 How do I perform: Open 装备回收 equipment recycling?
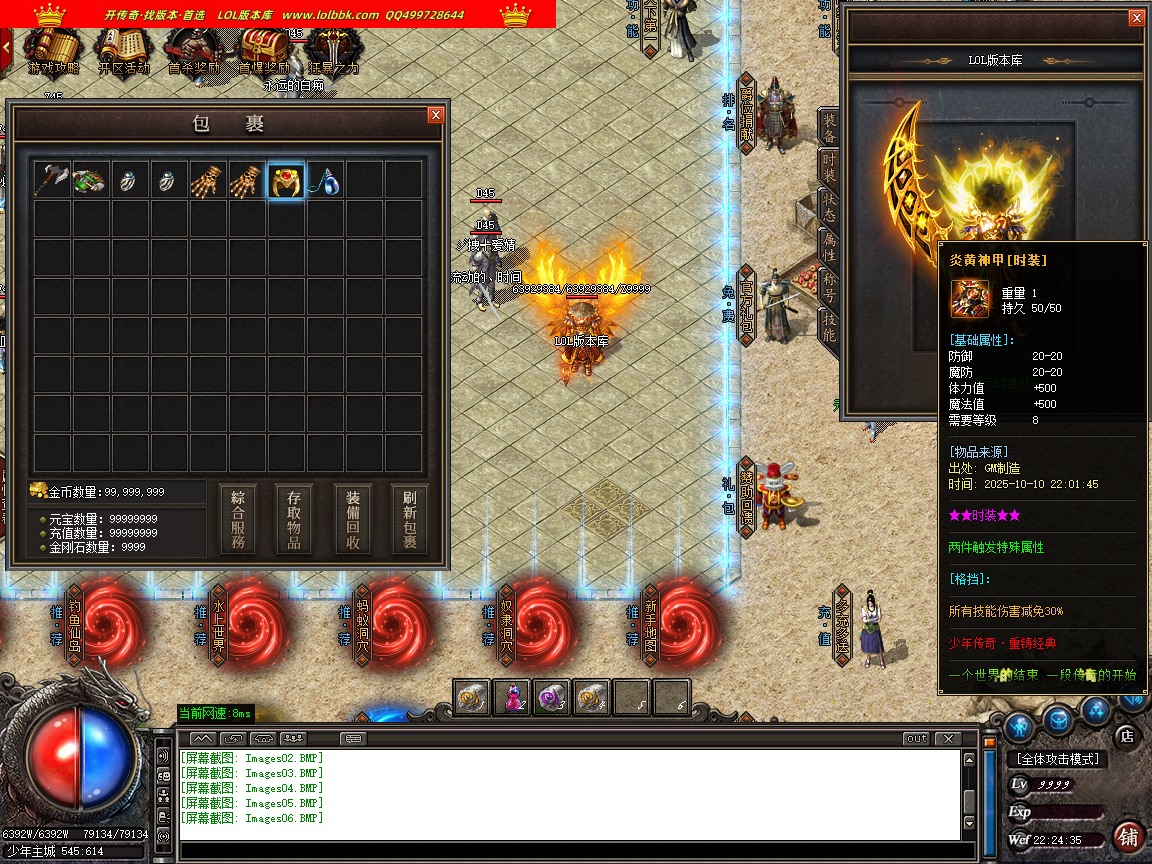[x=354, y=519]
